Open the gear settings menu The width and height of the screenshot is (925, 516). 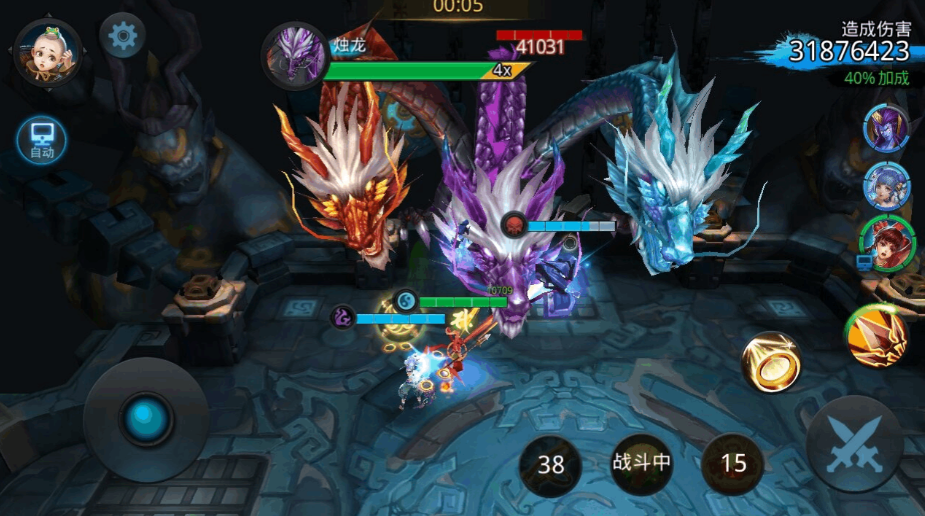click(123, 37)
